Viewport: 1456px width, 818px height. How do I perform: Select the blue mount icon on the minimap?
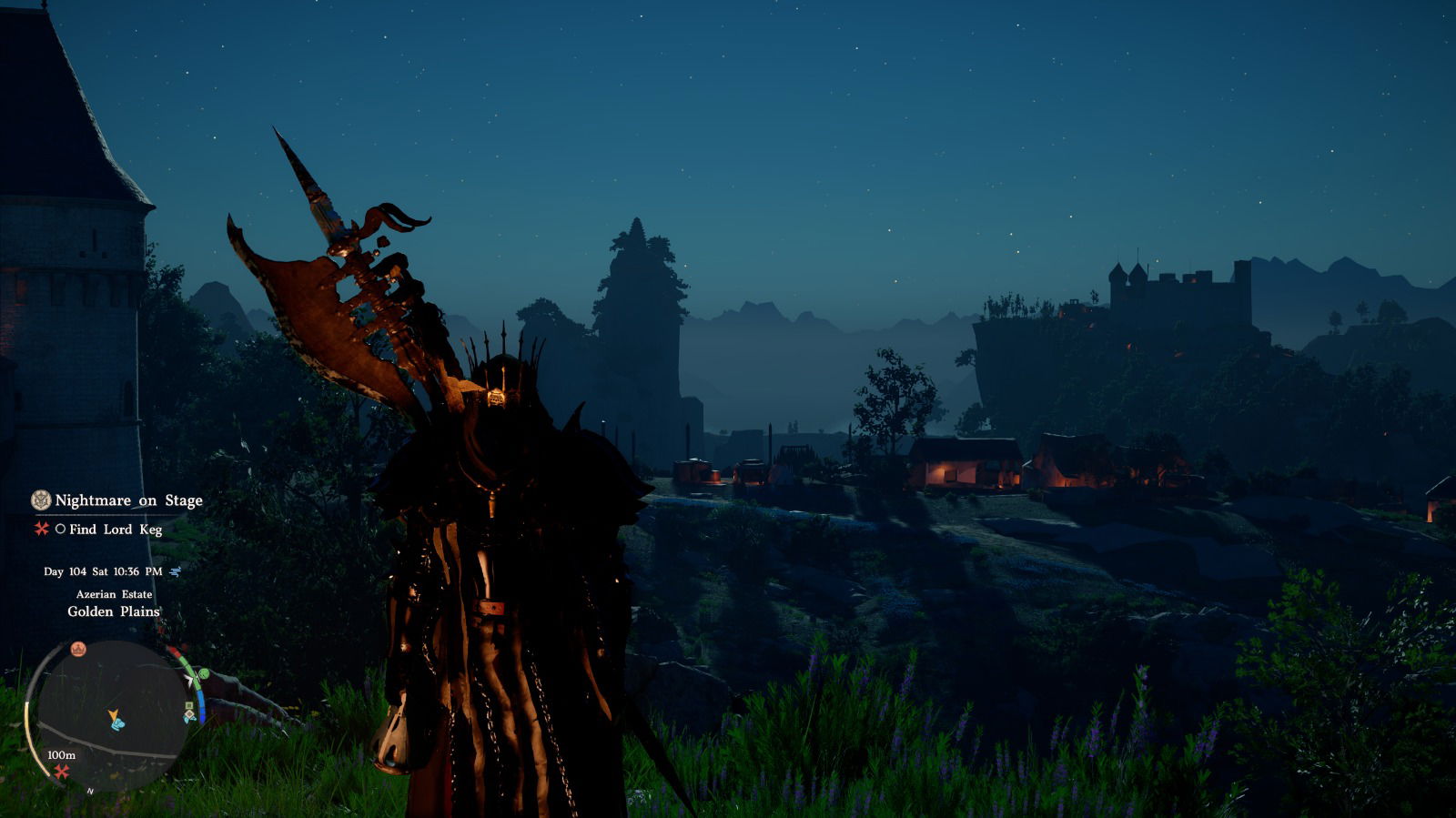(117, 725)
